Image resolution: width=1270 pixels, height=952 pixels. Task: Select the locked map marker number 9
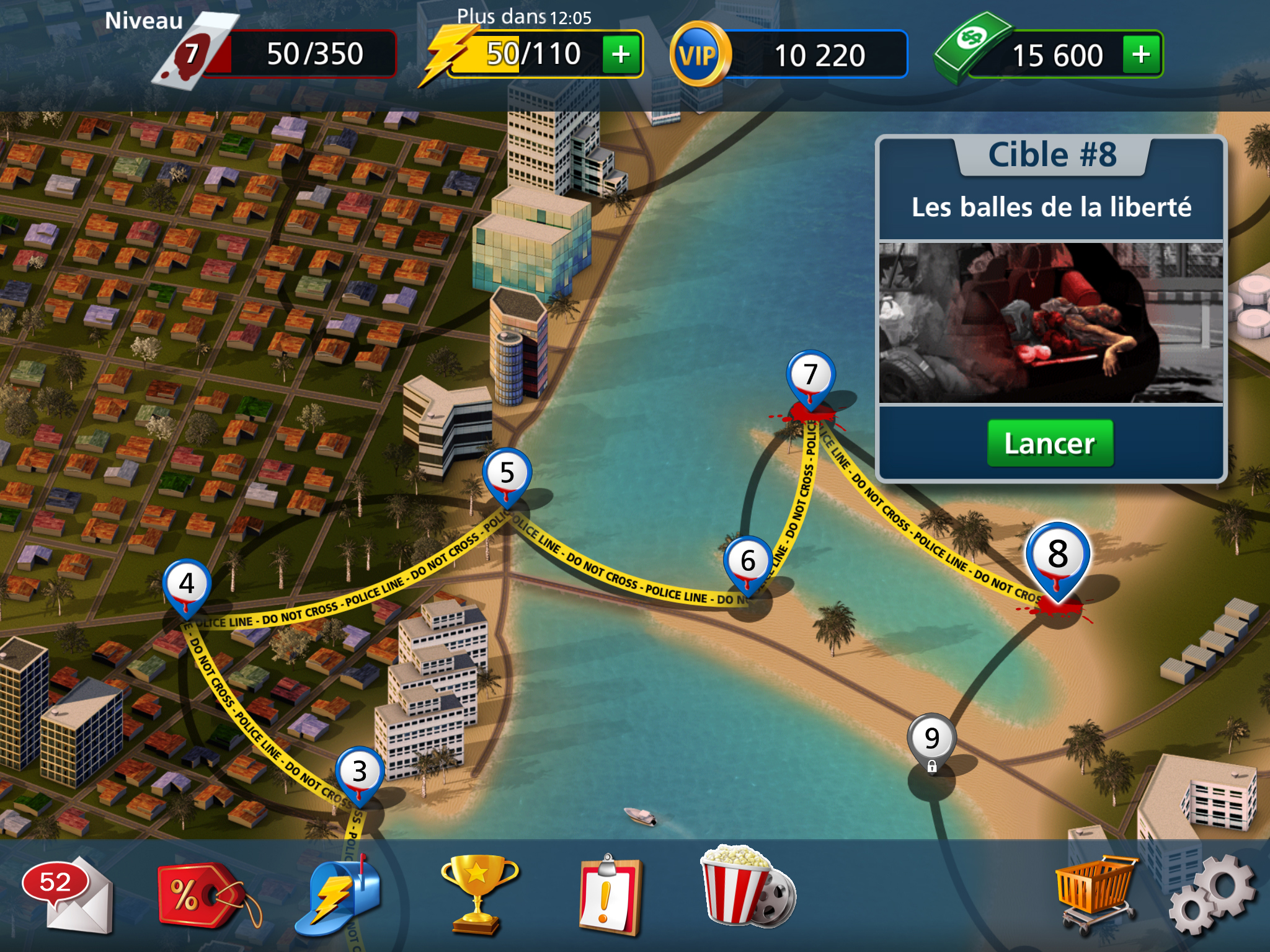[931, 741]
